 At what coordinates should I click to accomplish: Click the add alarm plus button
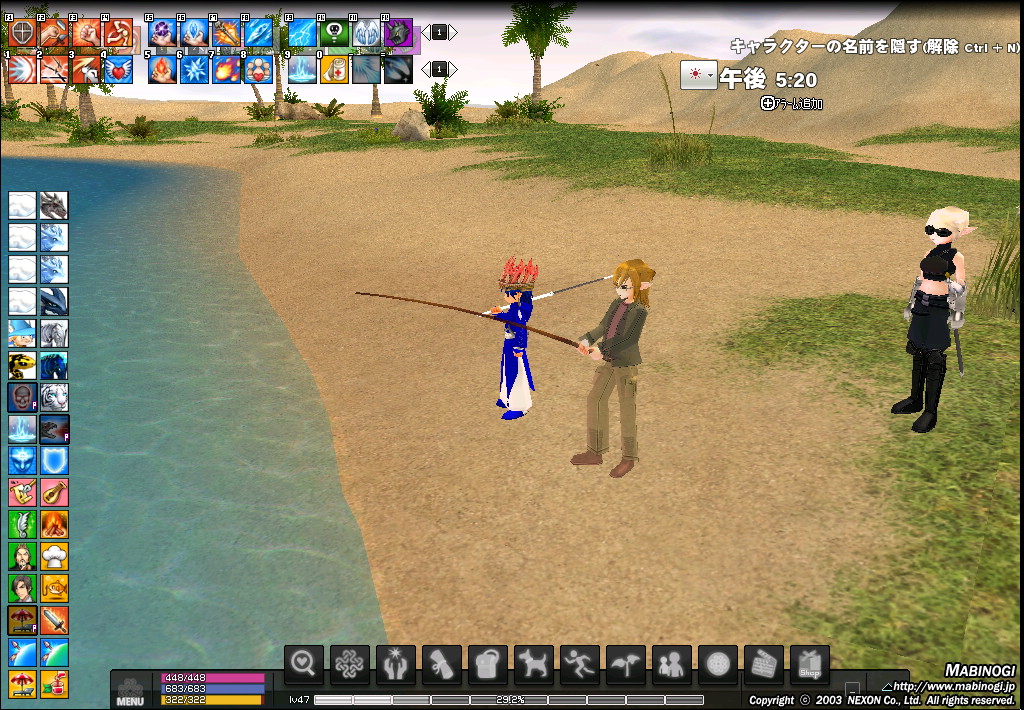click(767, 102)
